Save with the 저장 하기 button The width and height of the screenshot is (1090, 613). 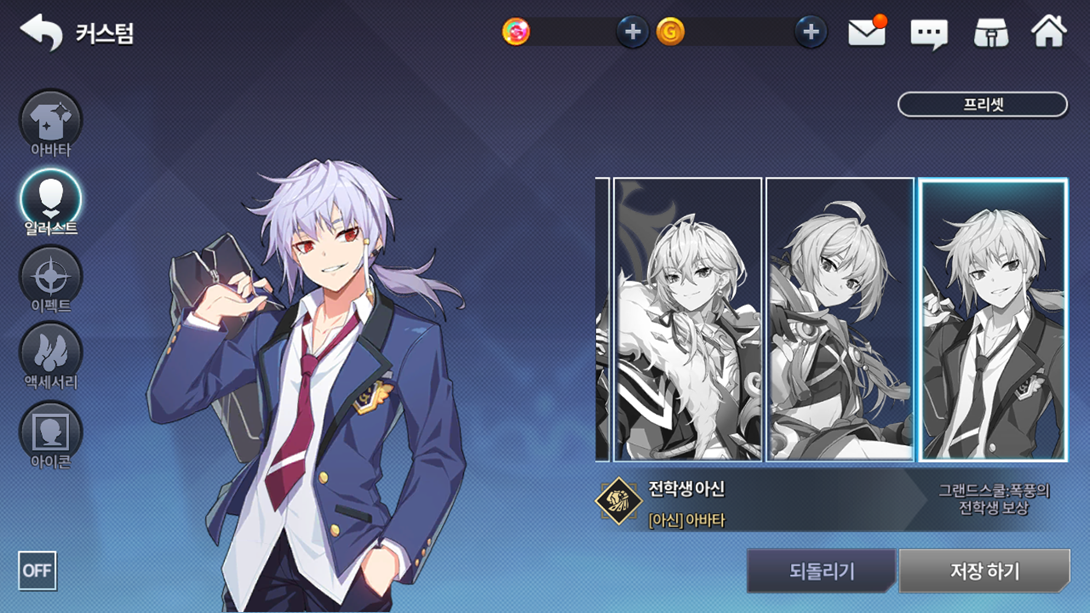tap(984, 571)
